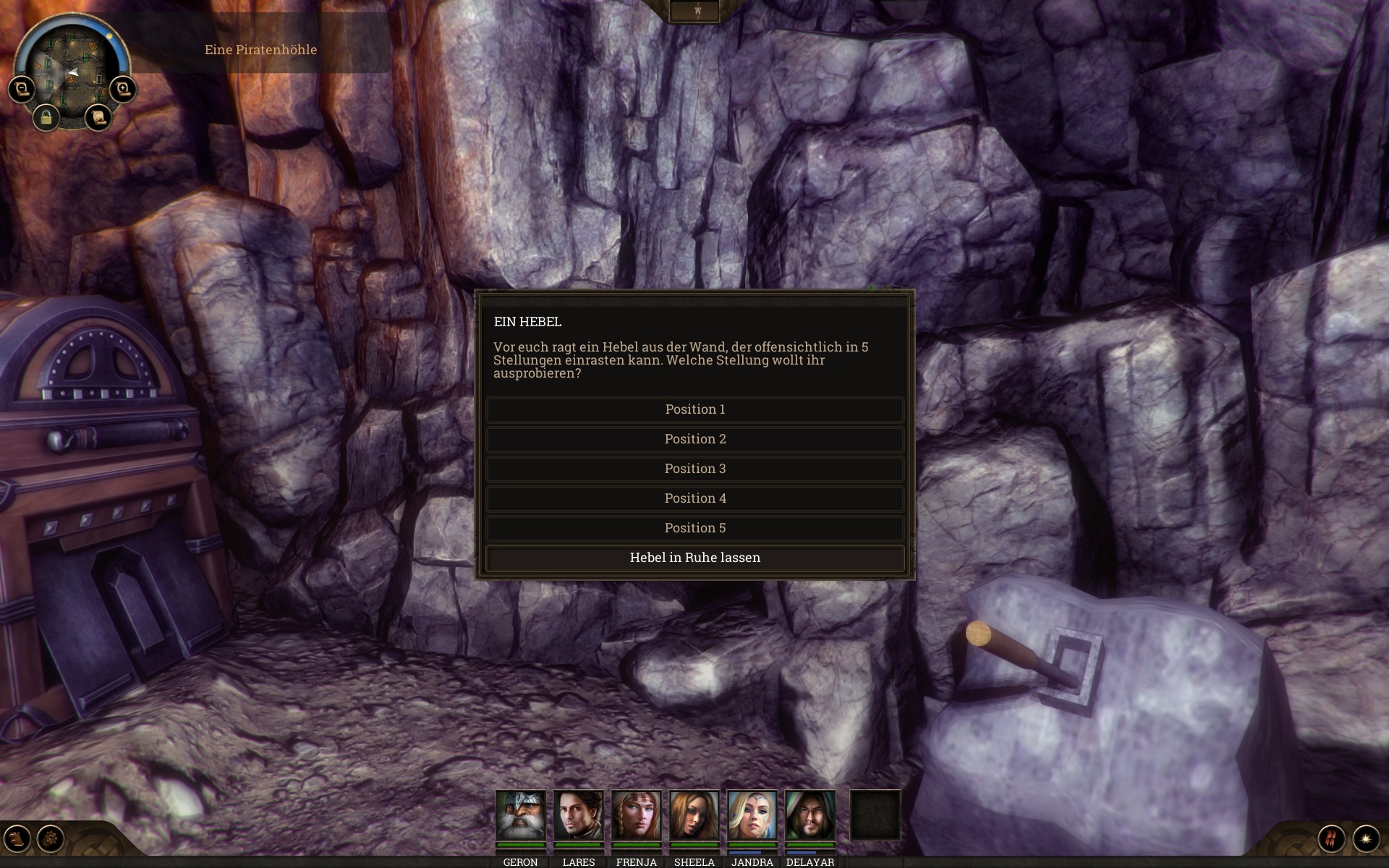1389x868 pixels.
Task: Pick Sheela's party portrait
Action: pyautogui.click(x=694, y=815)
